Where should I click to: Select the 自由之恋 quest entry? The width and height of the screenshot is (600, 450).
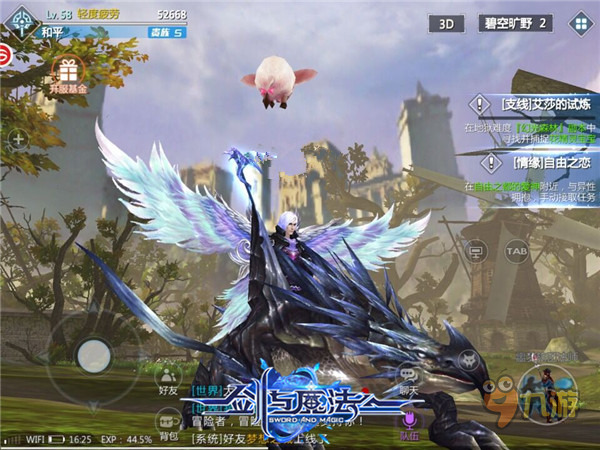pyautogui.click(x=533, y=163)
